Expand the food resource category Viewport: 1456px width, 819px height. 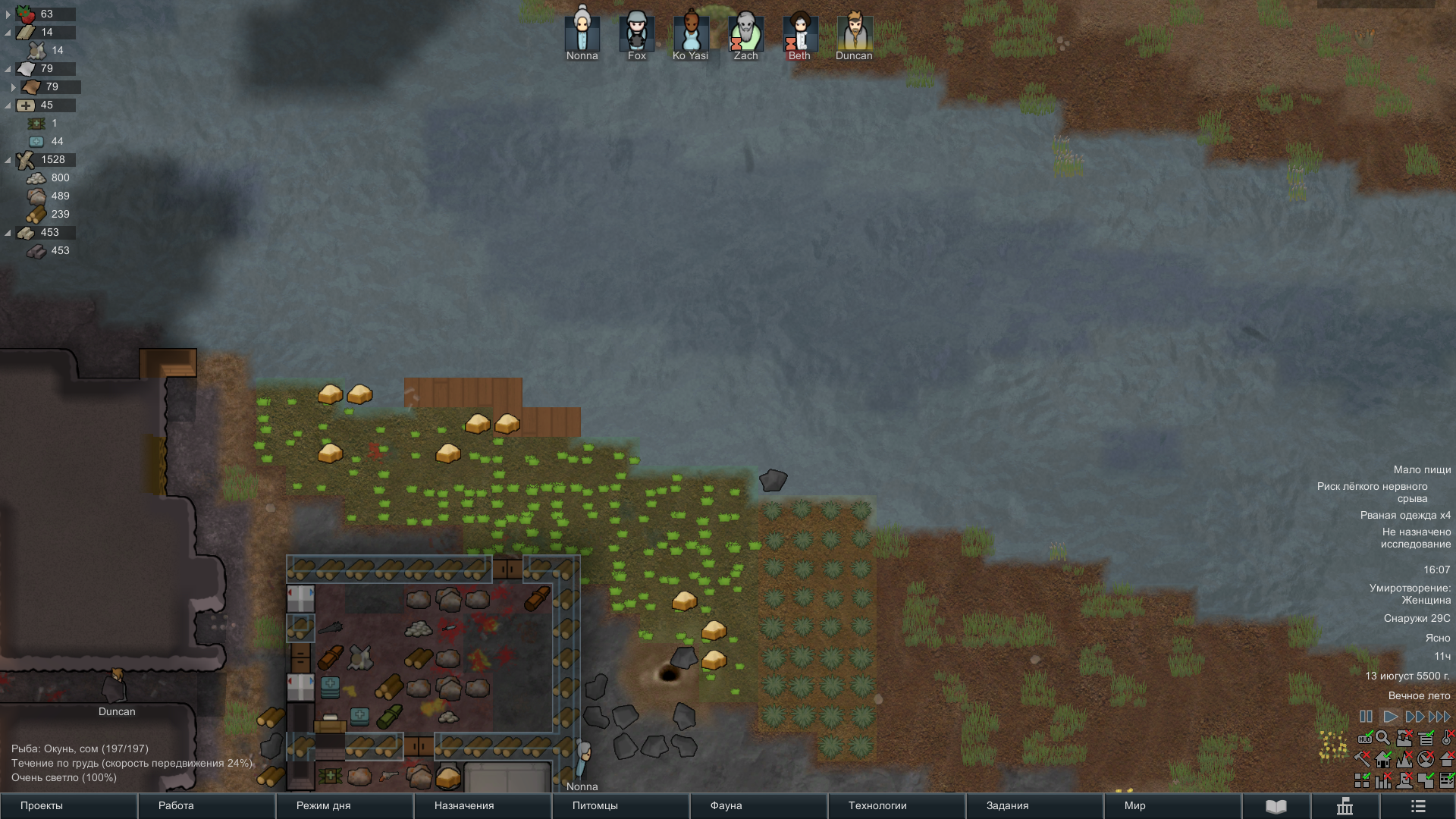pos(8,14)
